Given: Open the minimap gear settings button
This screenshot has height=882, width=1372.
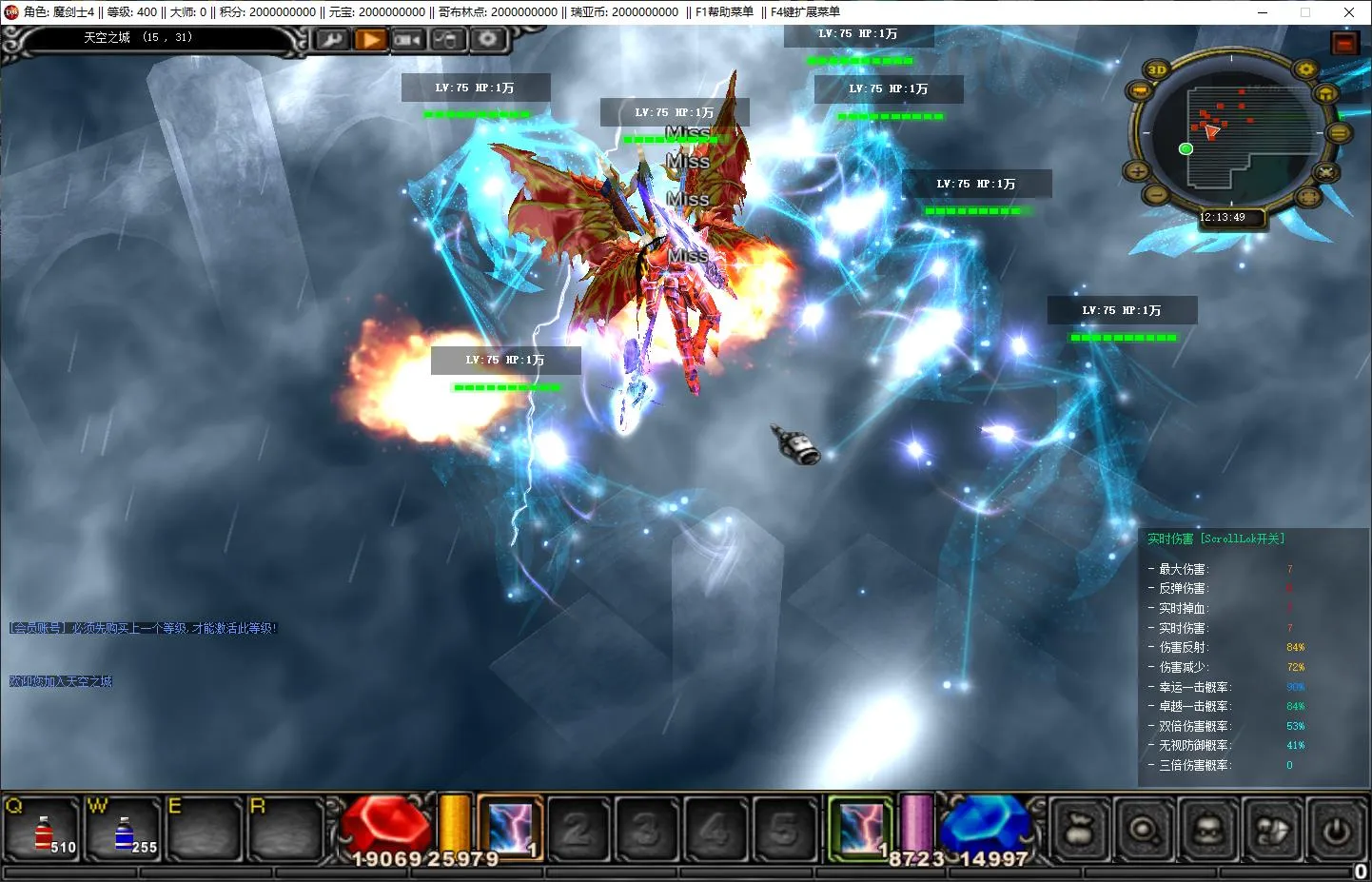Looking at the screenshot, I should pyautogui.click(x=1305, y=69).
